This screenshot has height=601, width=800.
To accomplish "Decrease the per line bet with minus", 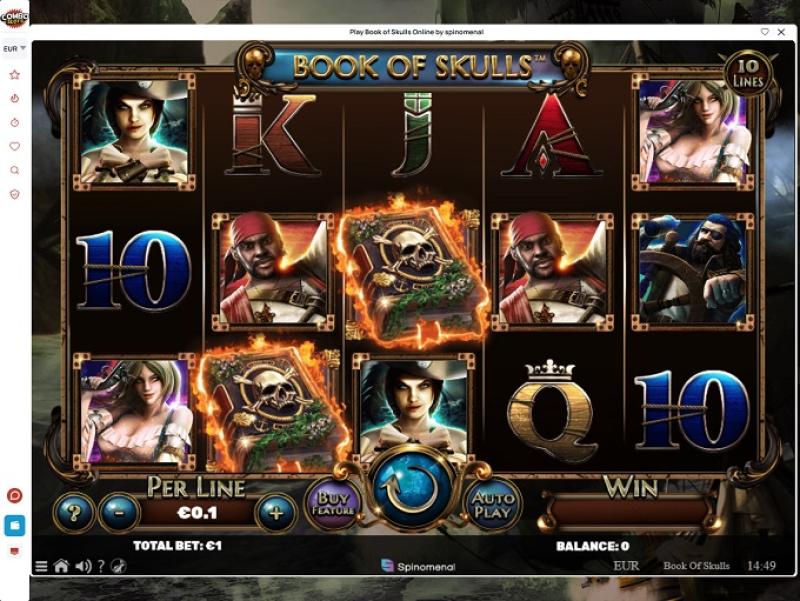I will pyautogui.click(x=119, y=513).
